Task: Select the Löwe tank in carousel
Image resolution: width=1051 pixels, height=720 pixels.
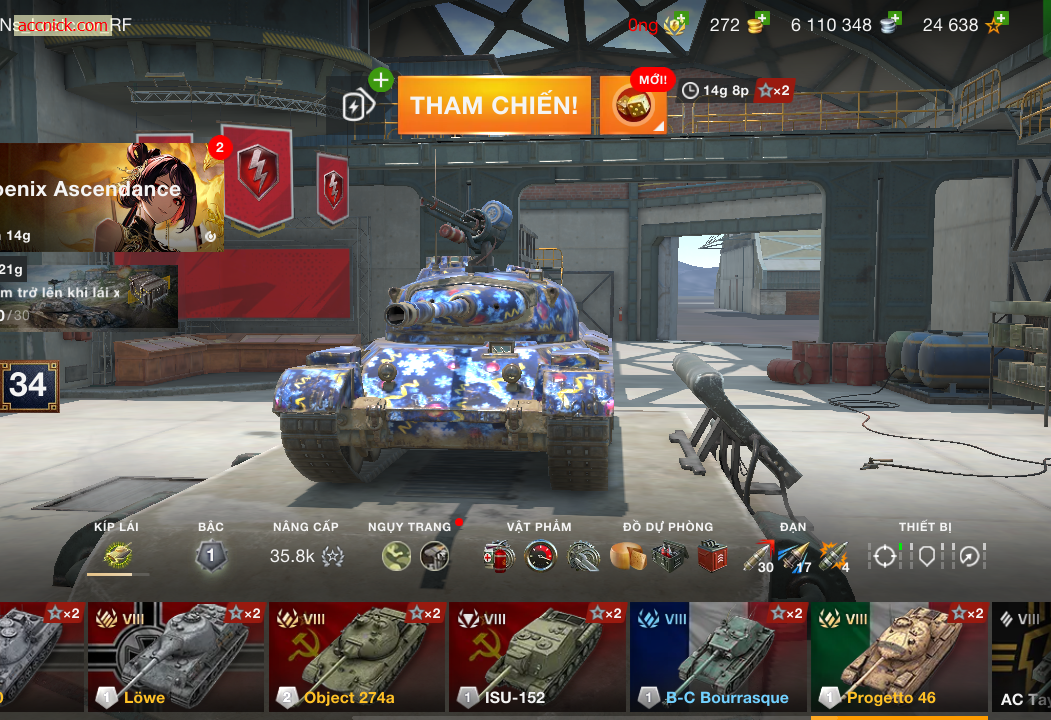Action: pos(176,655)
